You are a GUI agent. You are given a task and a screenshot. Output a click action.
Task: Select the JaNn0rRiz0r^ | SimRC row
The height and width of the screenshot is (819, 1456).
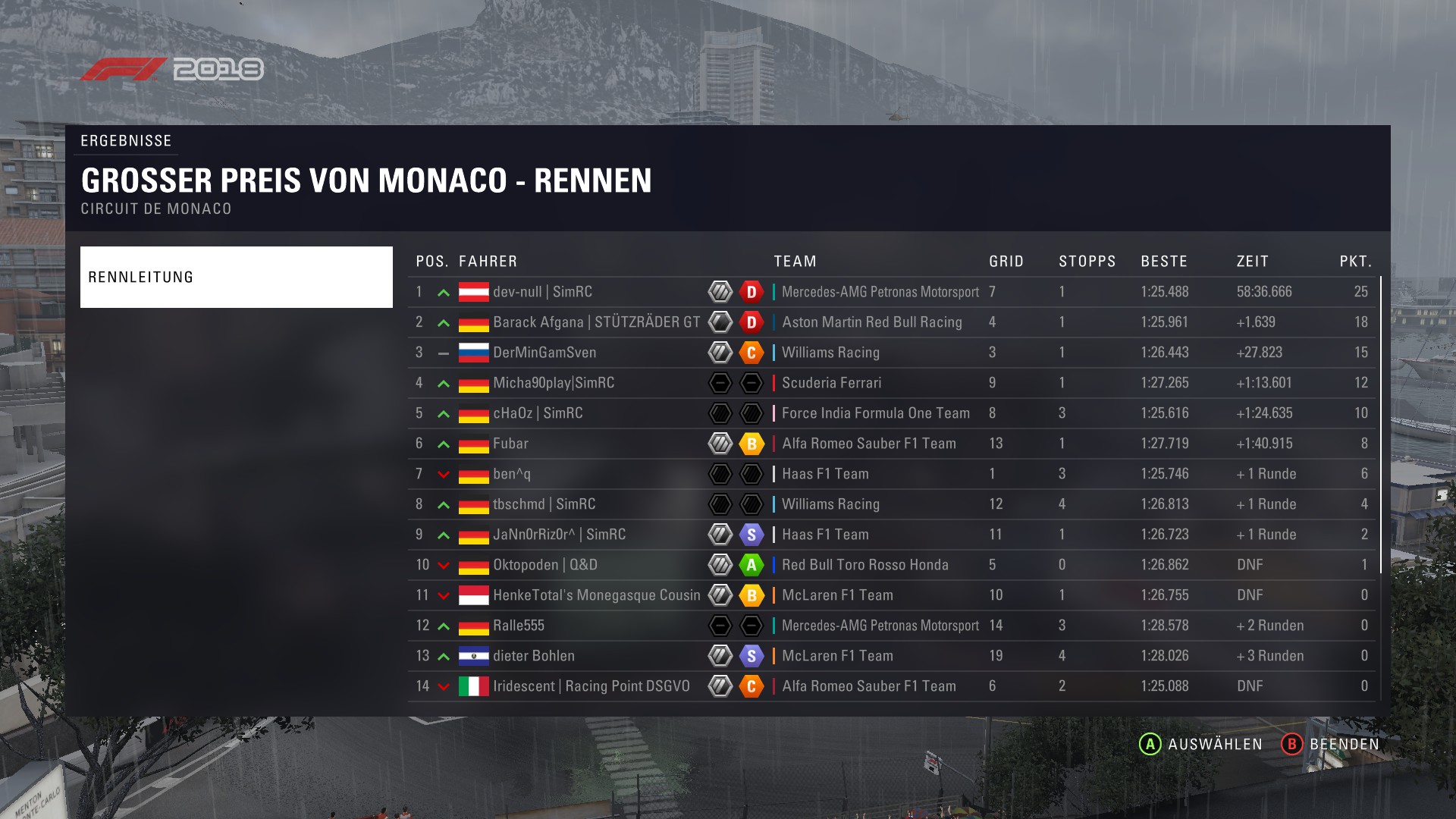(x=559, y=535)
